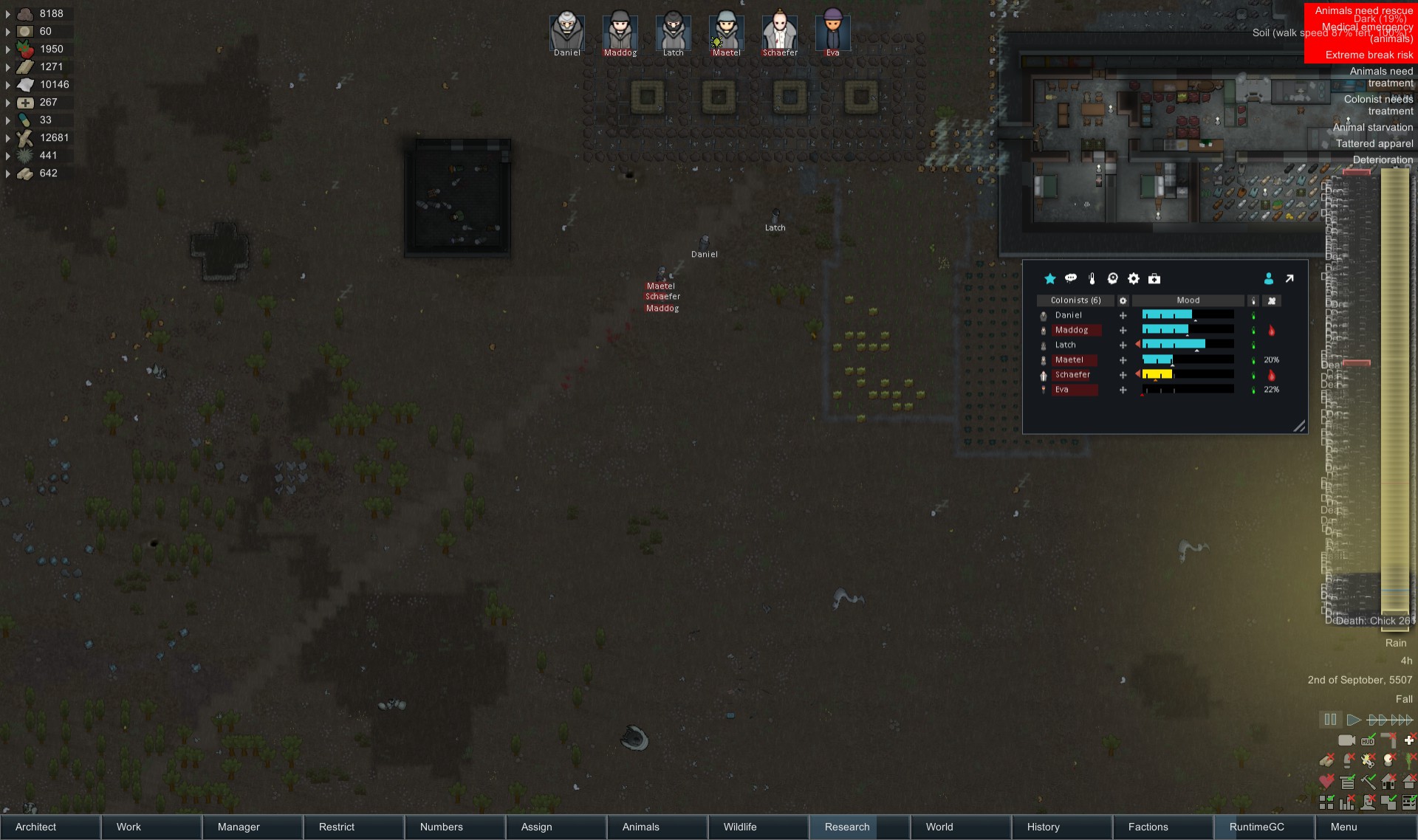The height and width of the screenshot is (840, 1418).
Task: Click the Extreme break risk alert
Action: coord(1369,55)
